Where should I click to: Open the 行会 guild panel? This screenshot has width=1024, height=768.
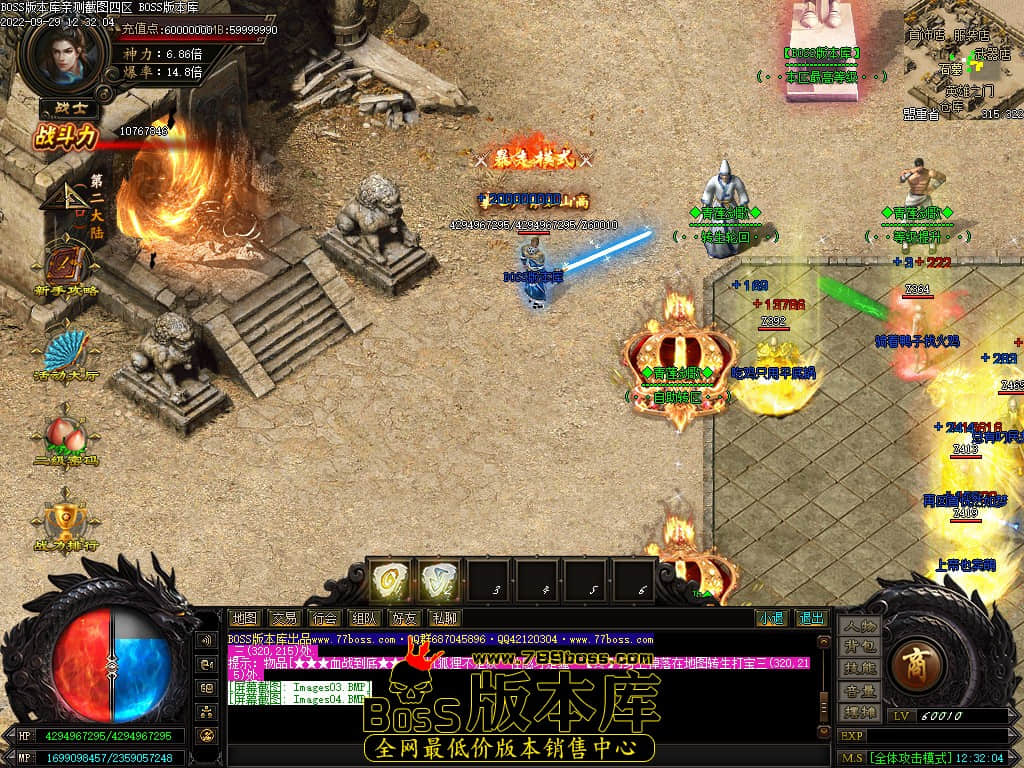coord(324,618)
